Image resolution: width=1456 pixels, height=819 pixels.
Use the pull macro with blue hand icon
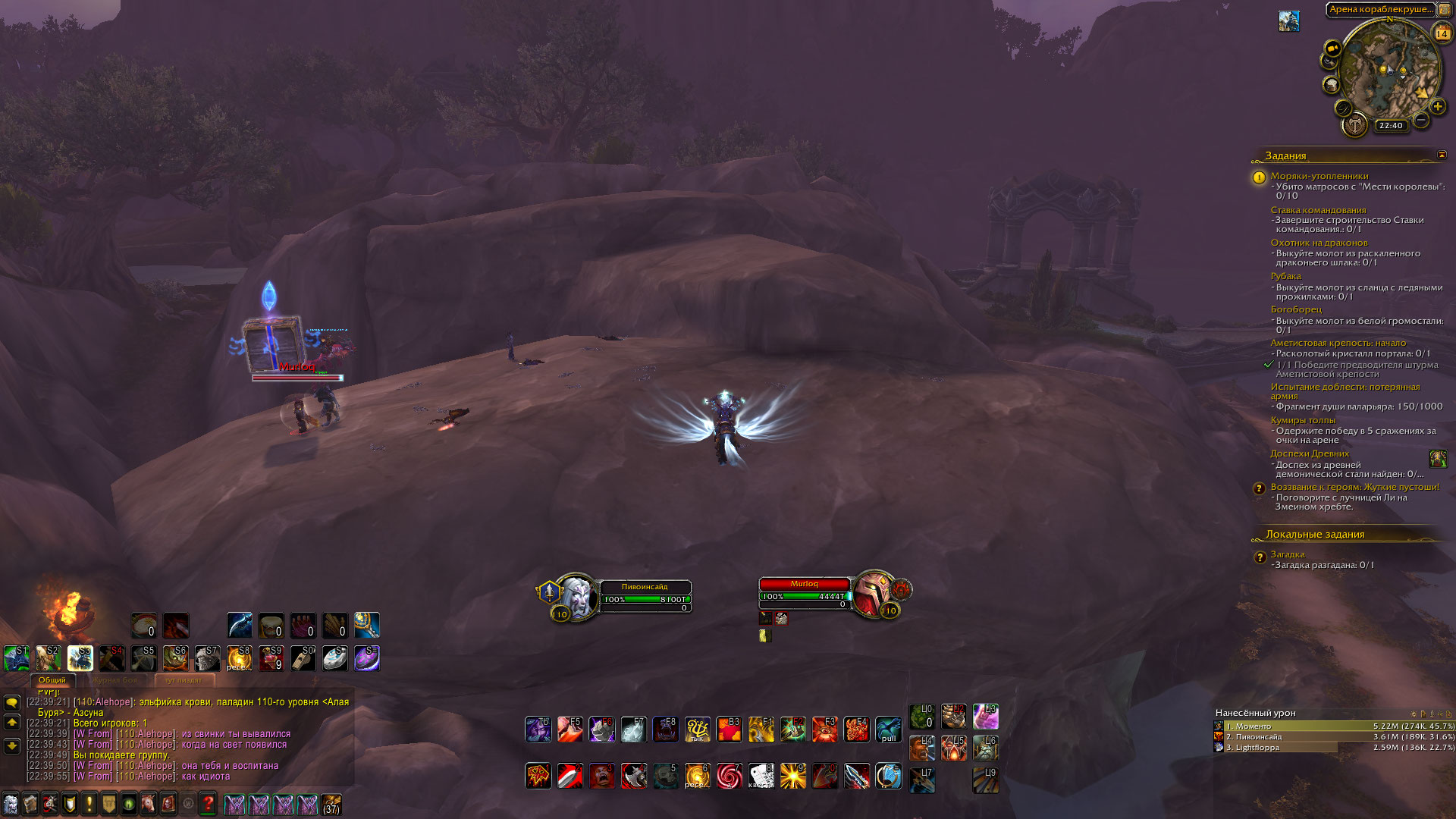coord(888,730)
